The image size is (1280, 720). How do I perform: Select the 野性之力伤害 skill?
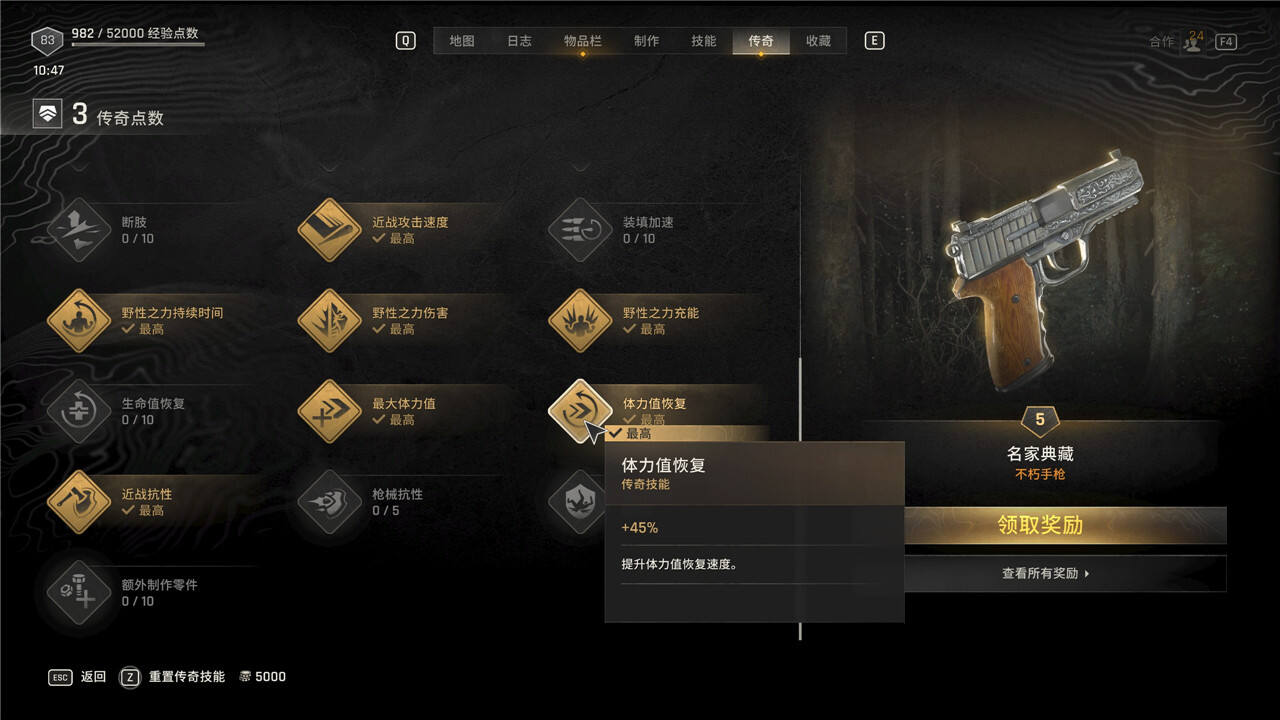point(329,321)
